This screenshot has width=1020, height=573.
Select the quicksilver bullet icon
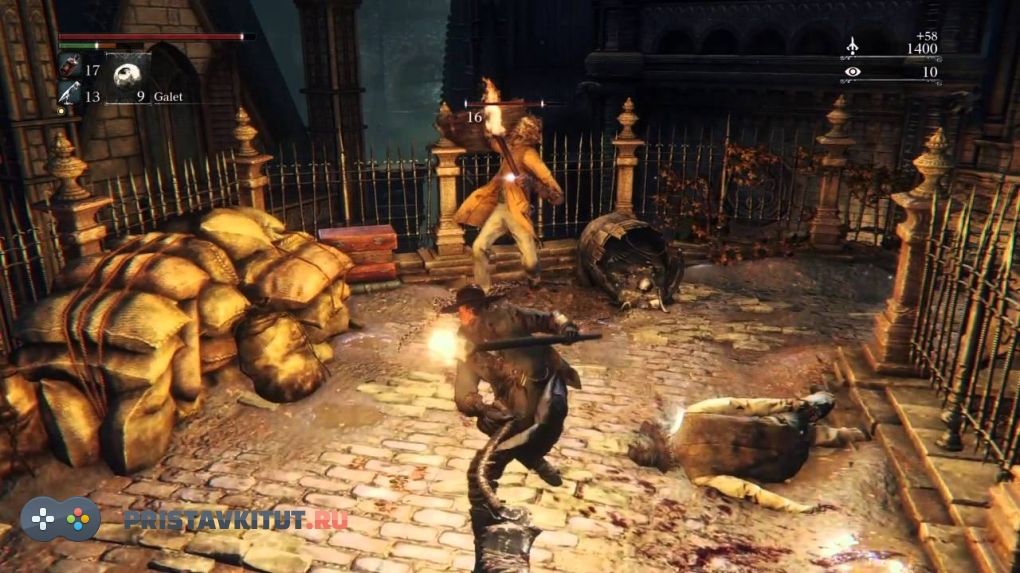69,93
